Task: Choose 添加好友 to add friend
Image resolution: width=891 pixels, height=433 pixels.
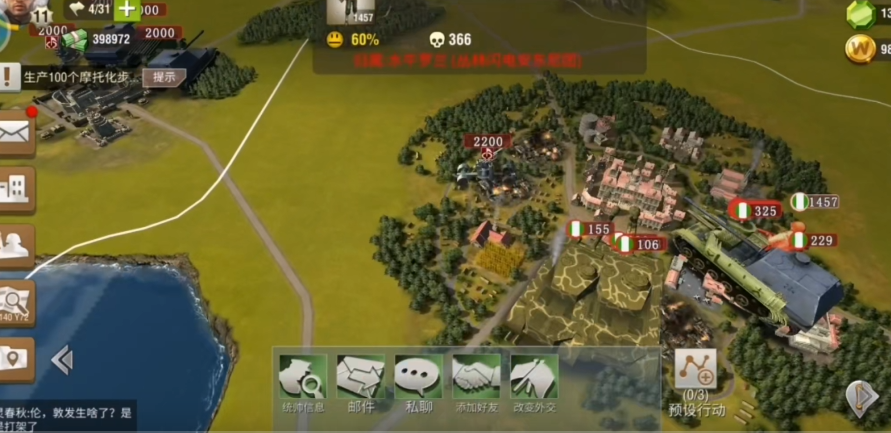Action: coord(476,381)
